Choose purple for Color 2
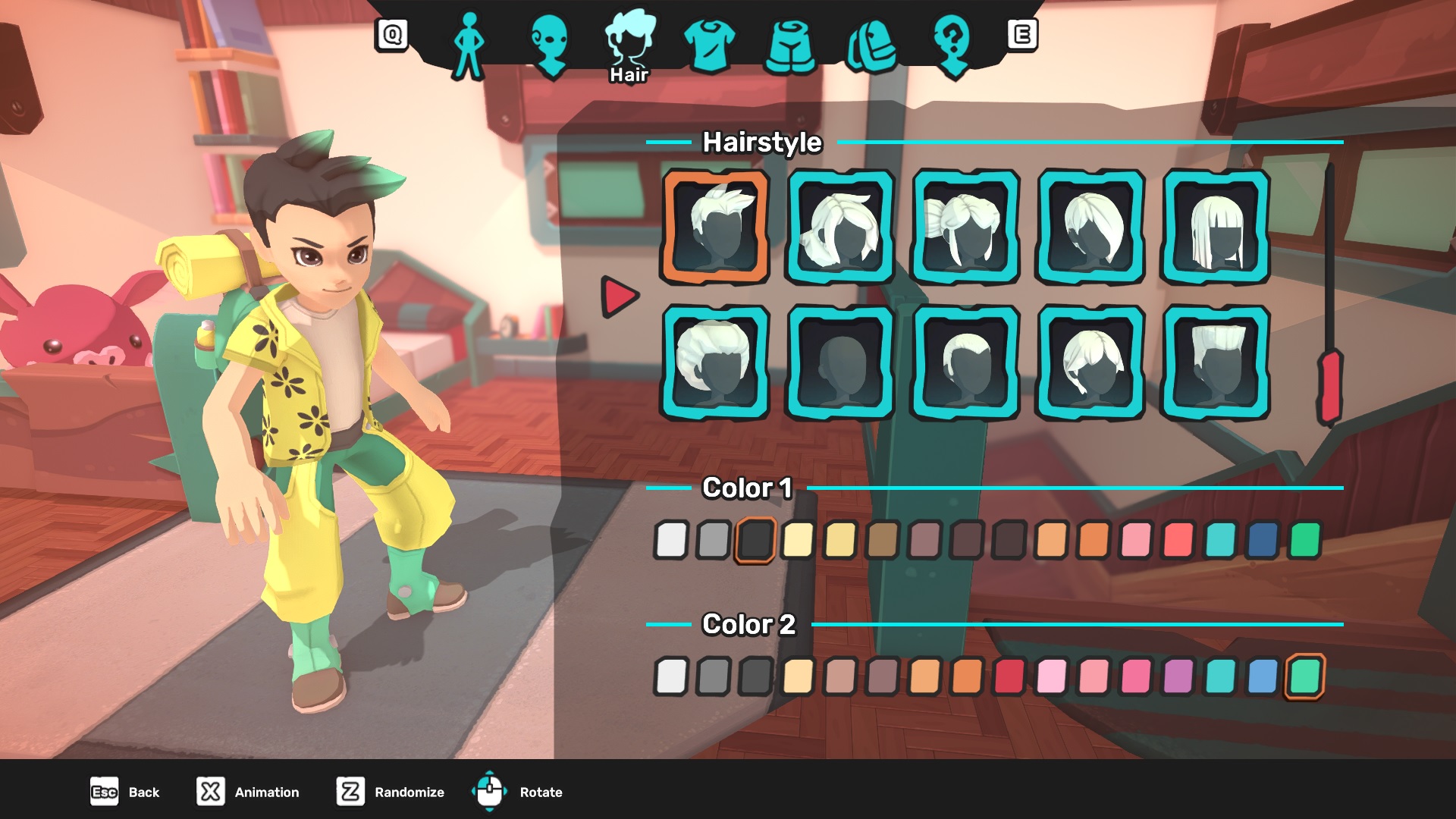Viewport: 1456px width, 819px height. (x=1178, y=676)
